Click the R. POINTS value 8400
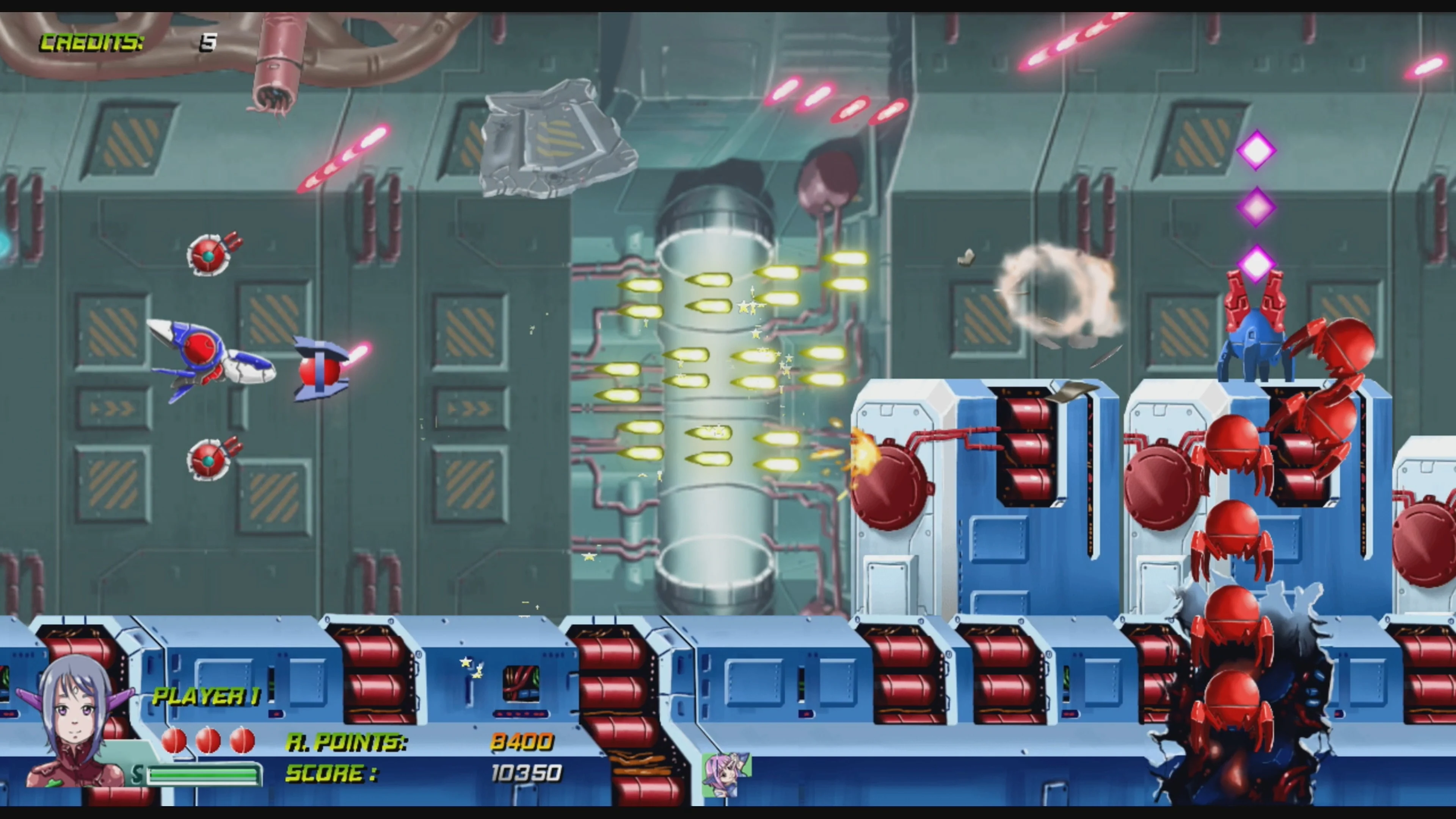Image resolution: width=1456 pixels, height=819 pixels. point(523,742)
